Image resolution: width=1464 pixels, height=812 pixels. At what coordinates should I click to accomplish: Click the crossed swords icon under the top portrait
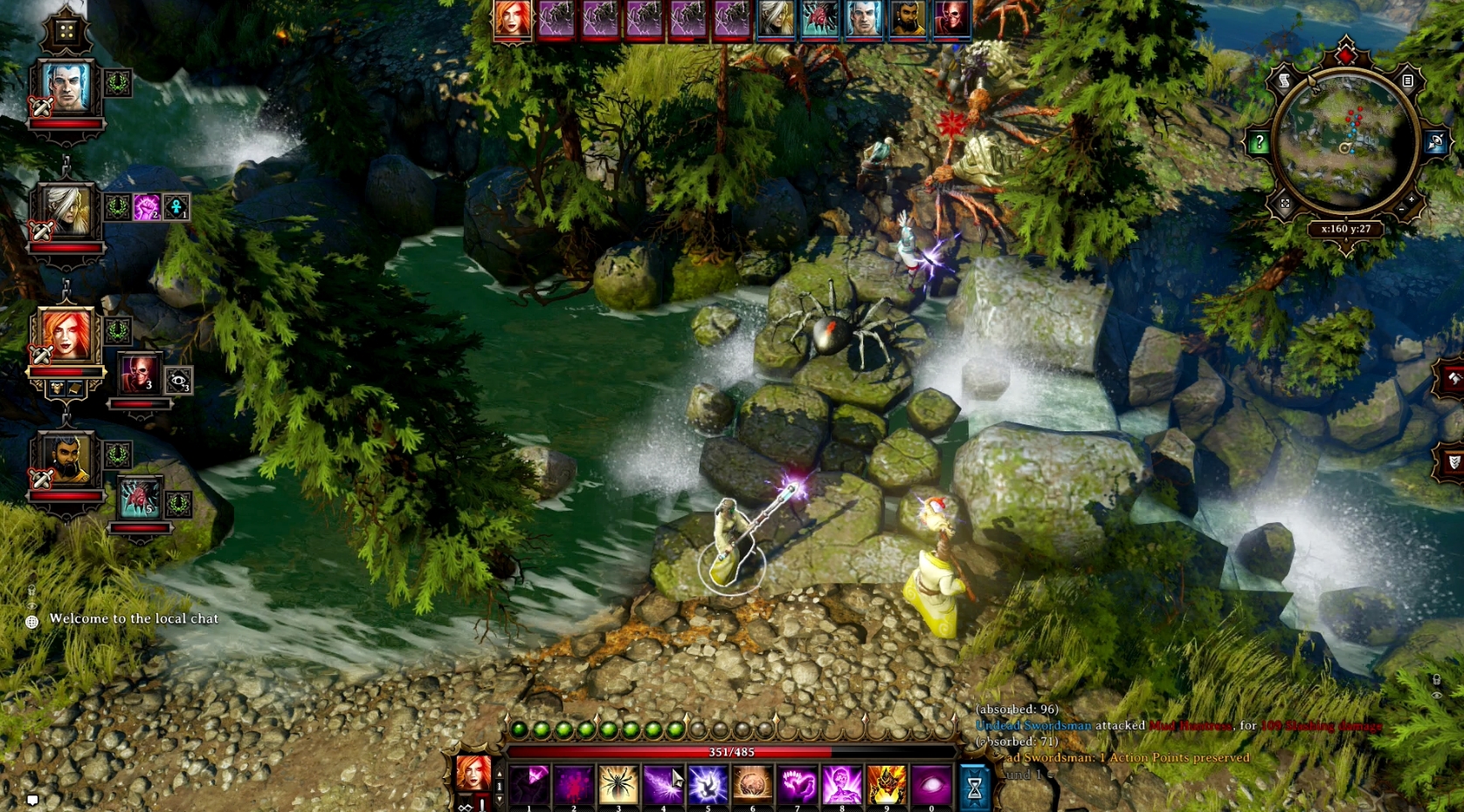[40, 107]
